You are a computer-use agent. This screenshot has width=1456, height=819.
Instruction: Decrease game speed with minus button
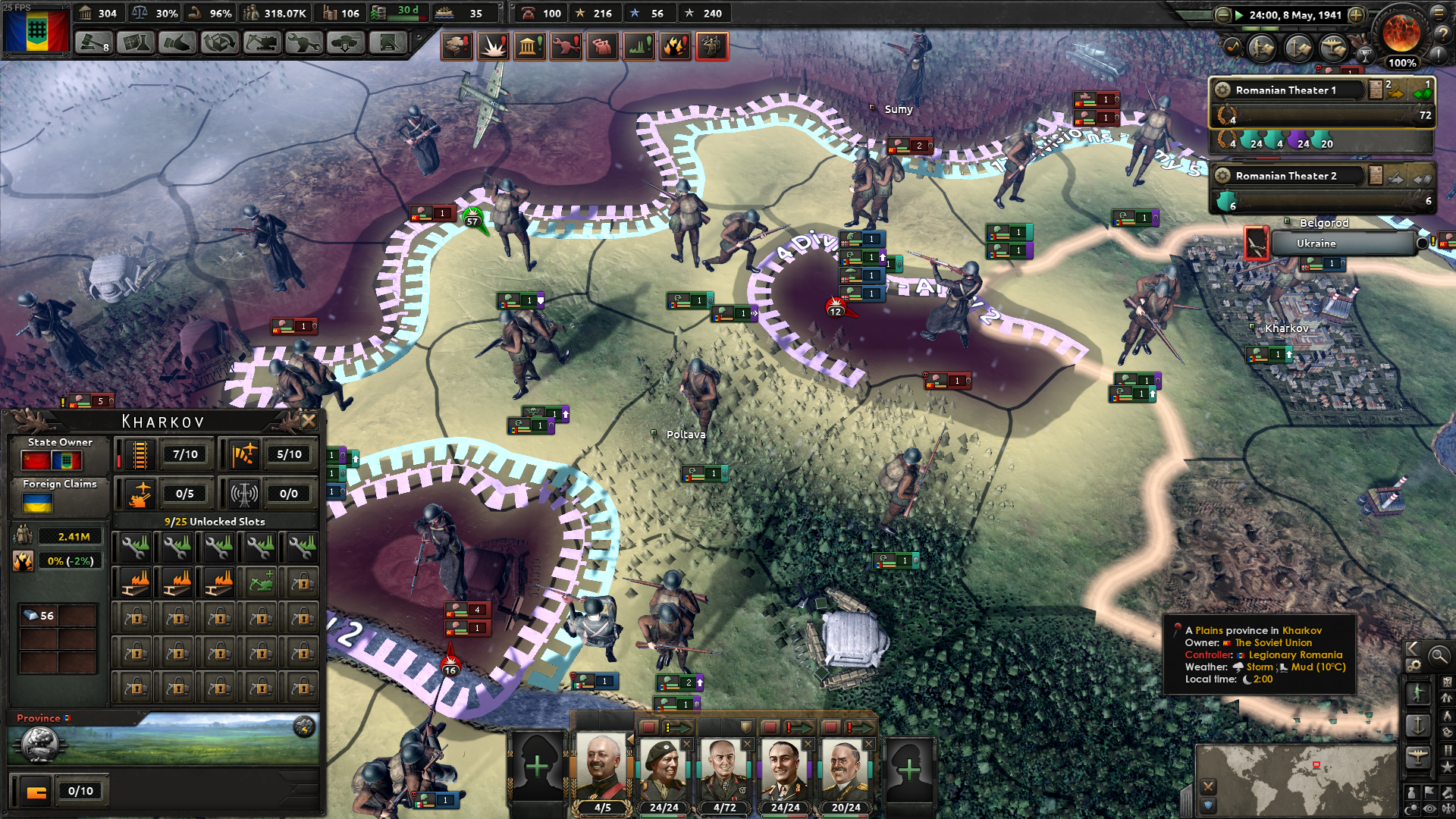click(x=1222, y=14)
